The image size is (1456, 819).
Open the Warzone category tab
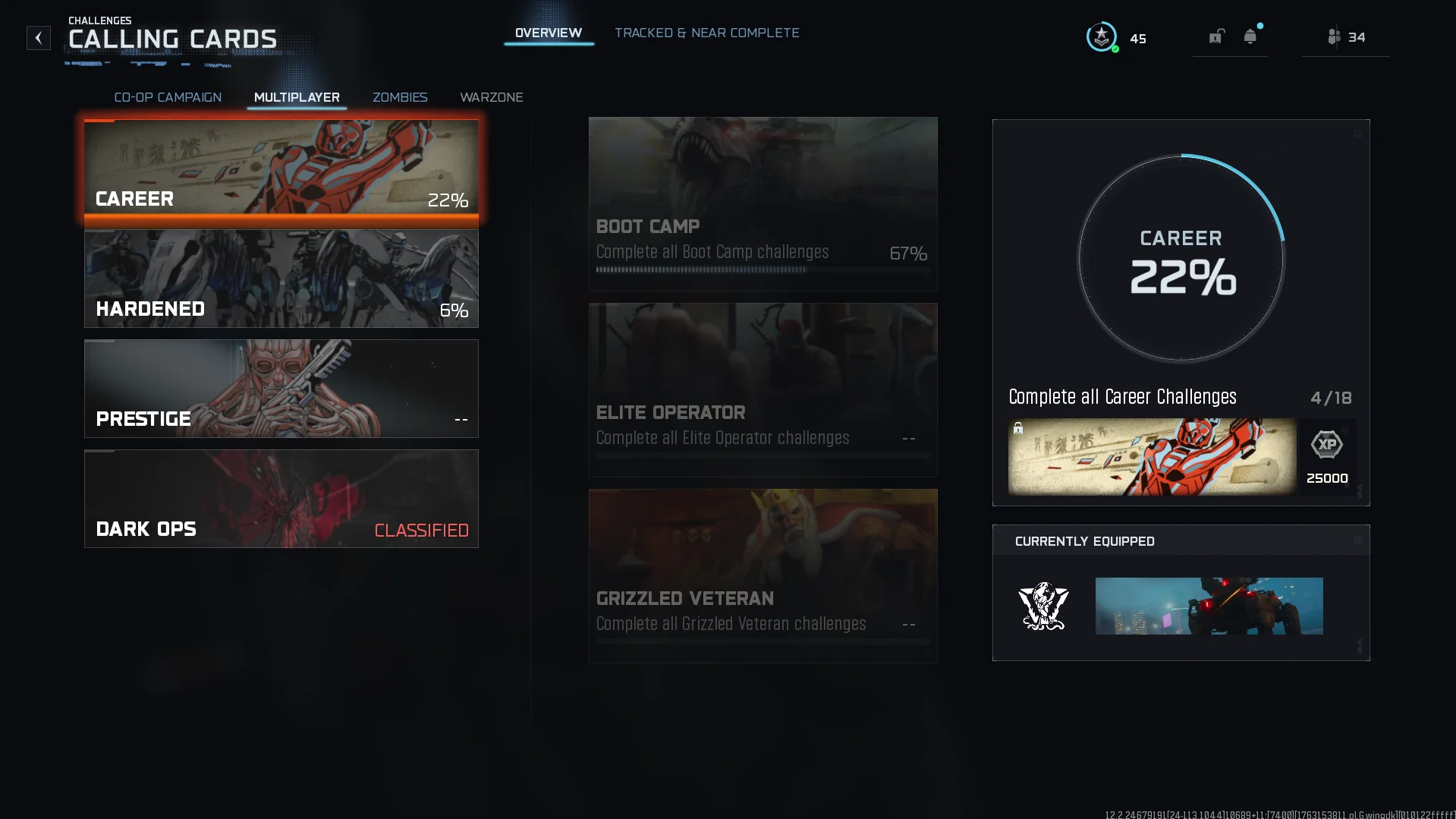click(x=491, y=97)
